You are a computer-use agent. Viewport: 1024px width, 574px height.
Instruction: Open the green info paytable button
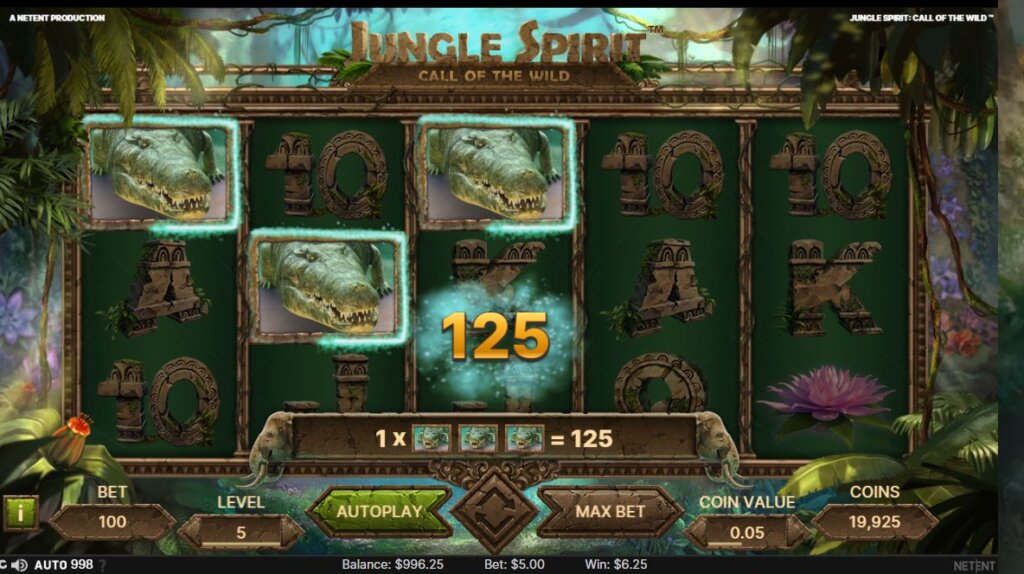(x=20, y=512)
